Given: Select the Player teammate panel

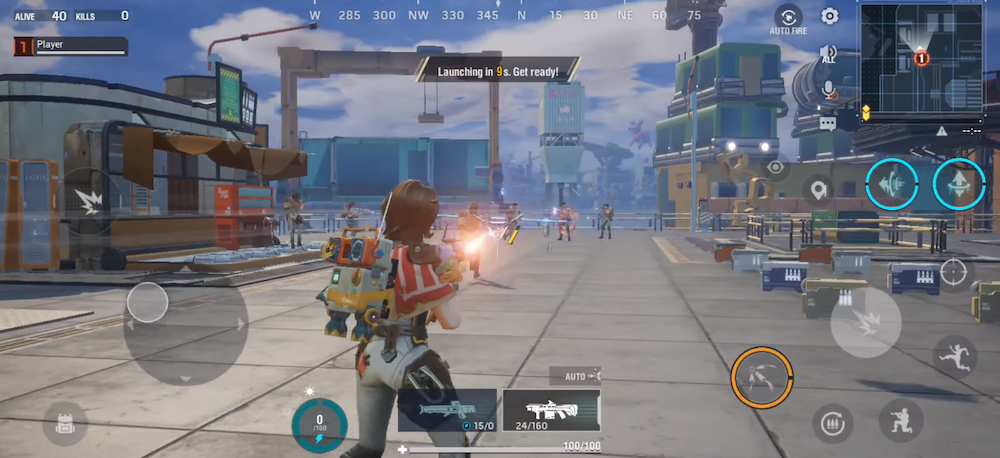Looking at the screenshot, I should (70, 46).
